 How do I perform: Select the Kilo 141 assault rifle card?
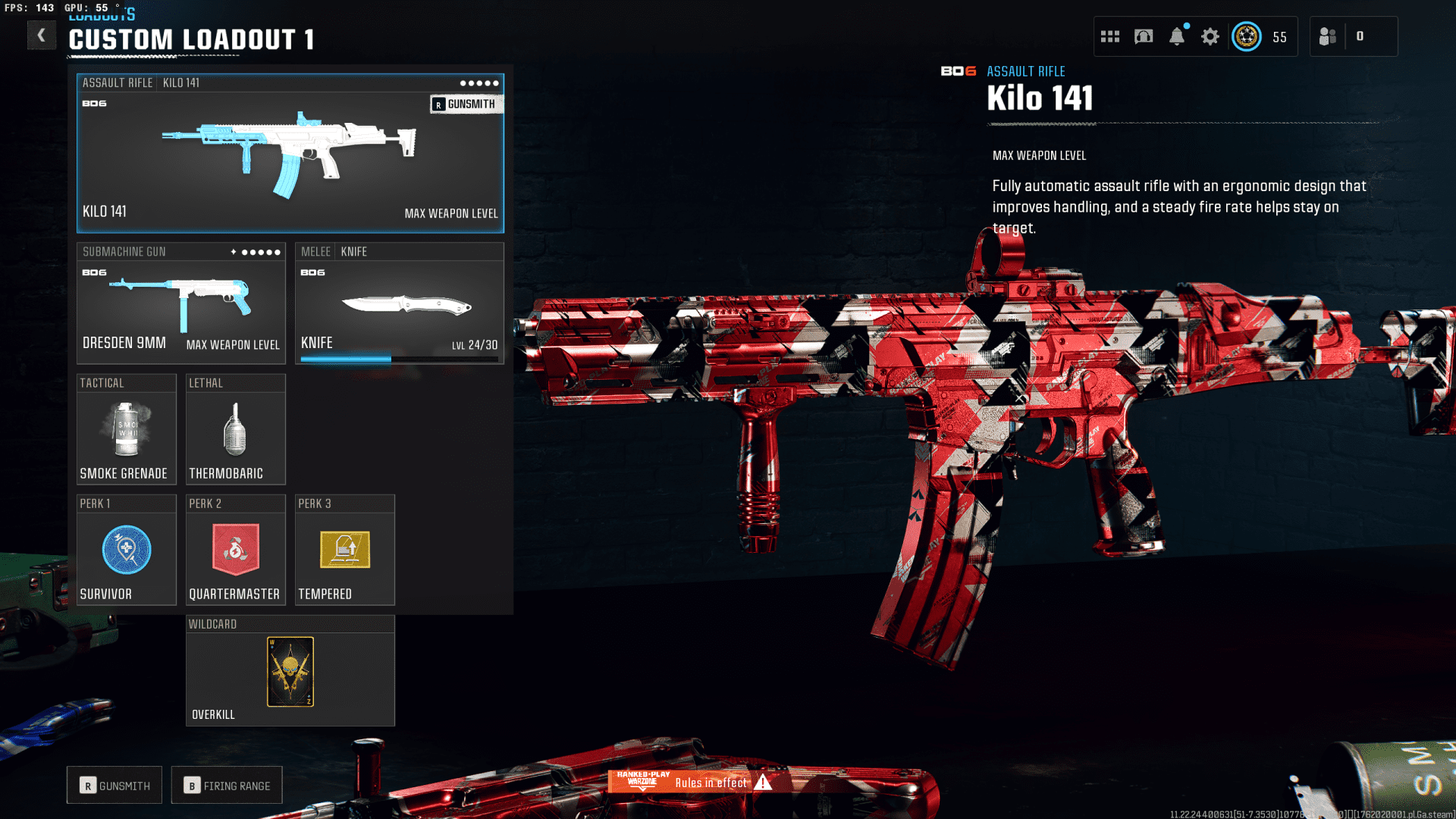[290, 152]
